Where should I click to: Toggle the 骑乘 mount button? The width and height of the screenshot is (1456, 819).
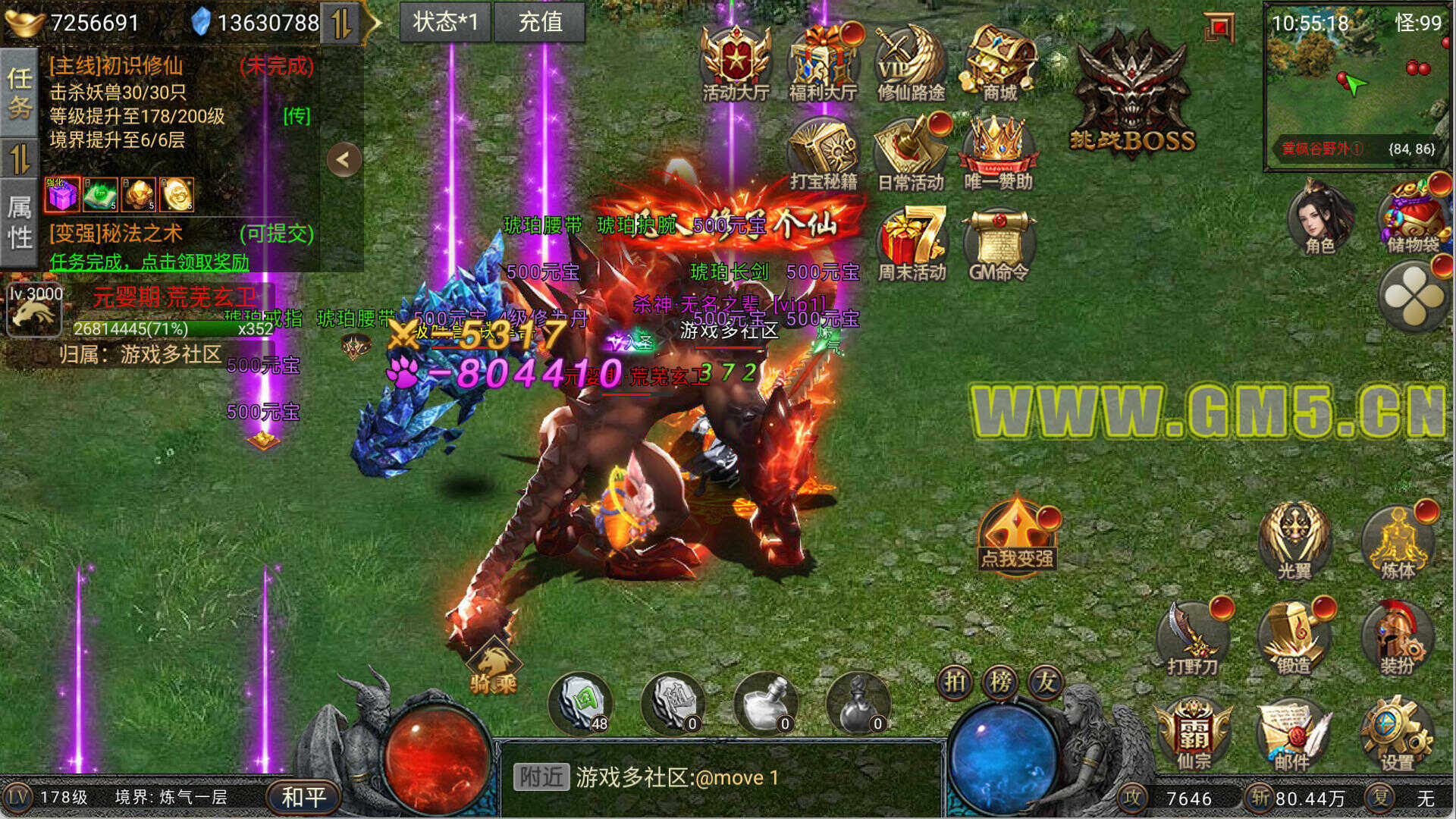[494, 664]
